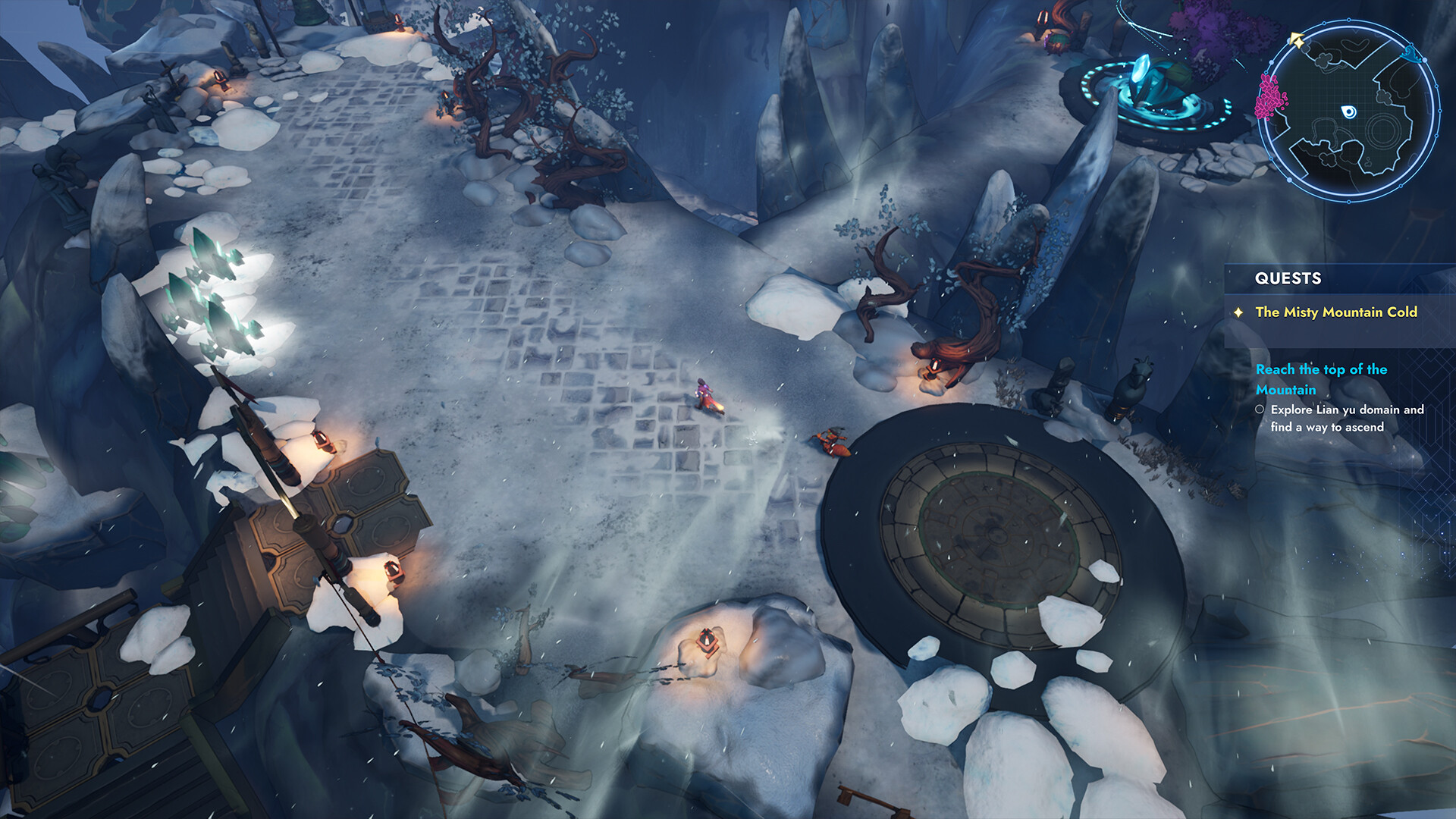
Task: Click the yellow quest arrow marker on minimap
Action: click(1298, 40)
